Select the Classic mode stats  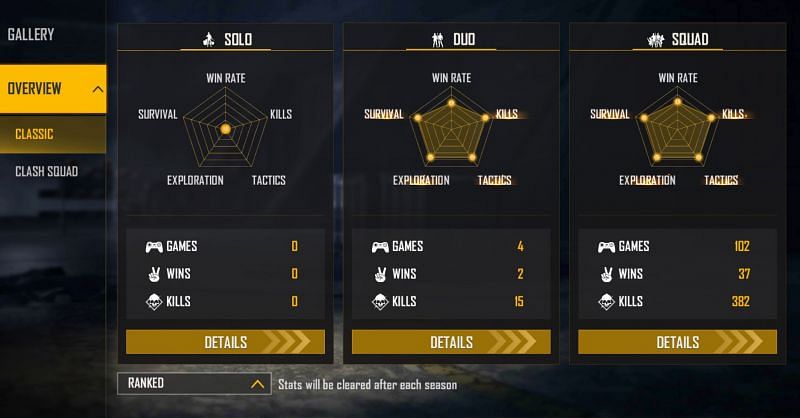(35, 134)
